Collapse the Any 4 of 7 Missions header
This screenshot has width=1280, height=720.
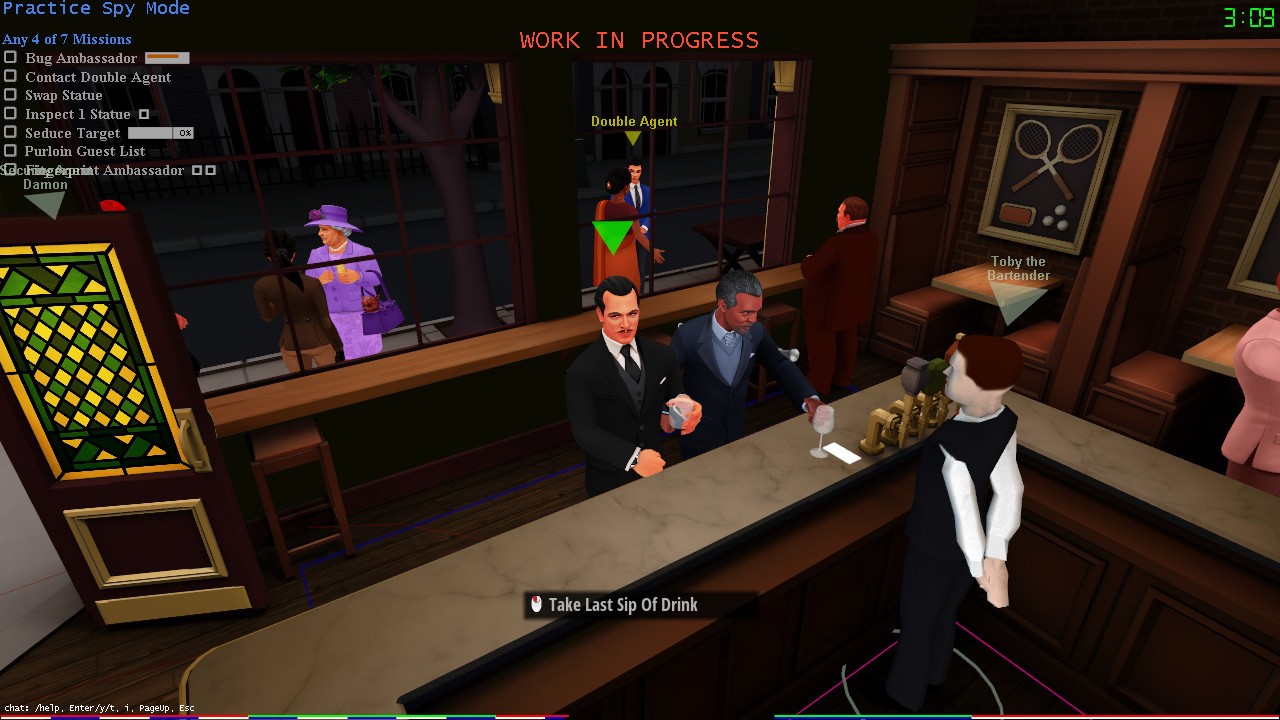[x=65, y=39]
